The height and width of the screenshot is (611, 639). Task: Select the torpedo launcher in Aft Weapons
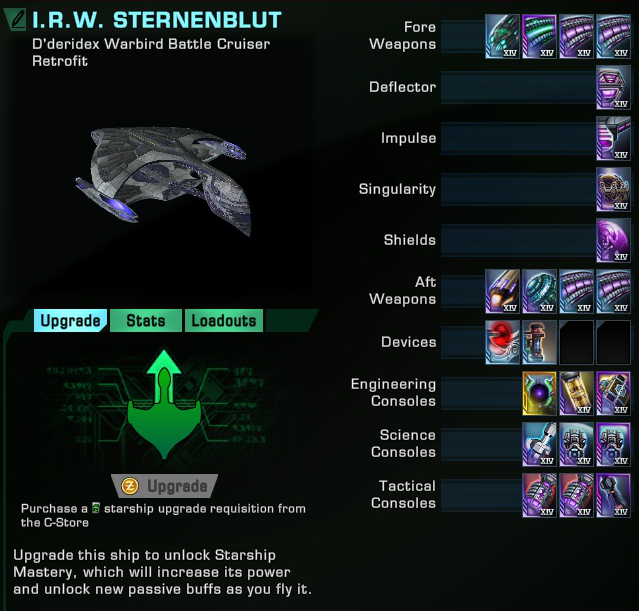point(502,291)
